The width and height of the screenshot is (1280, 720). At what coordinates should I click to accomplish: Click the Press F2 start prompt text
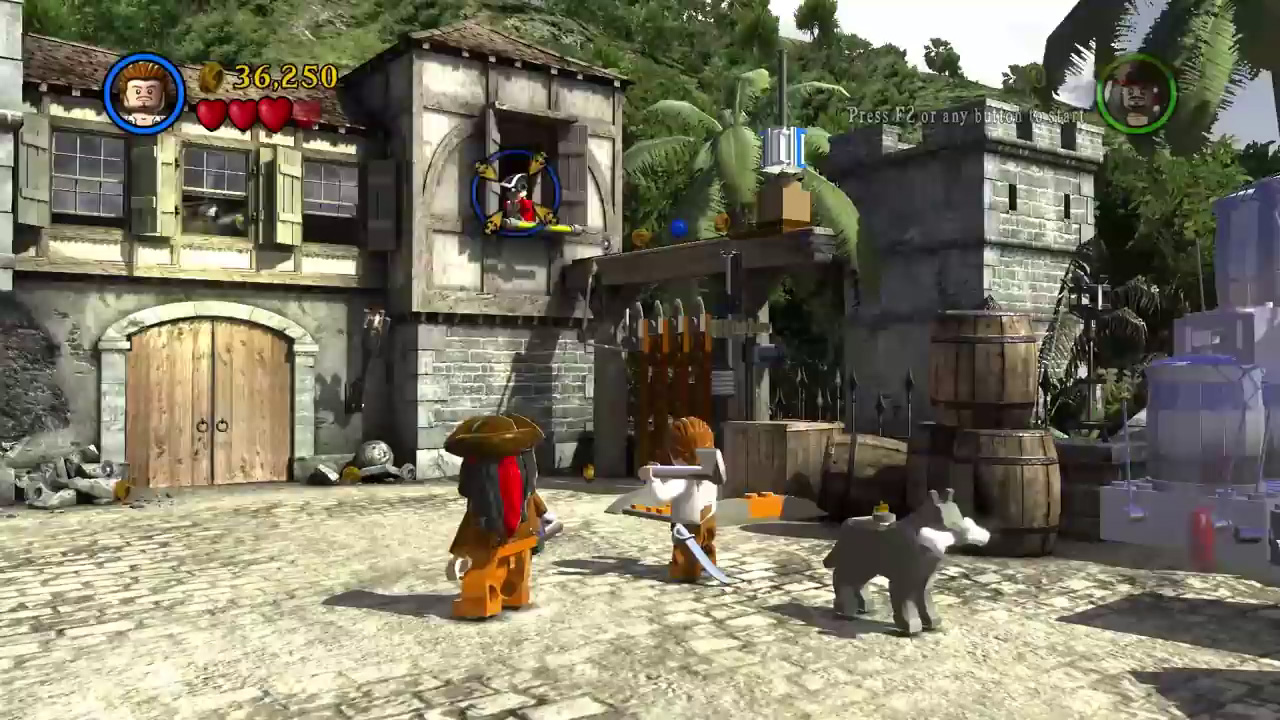(965, 115)
